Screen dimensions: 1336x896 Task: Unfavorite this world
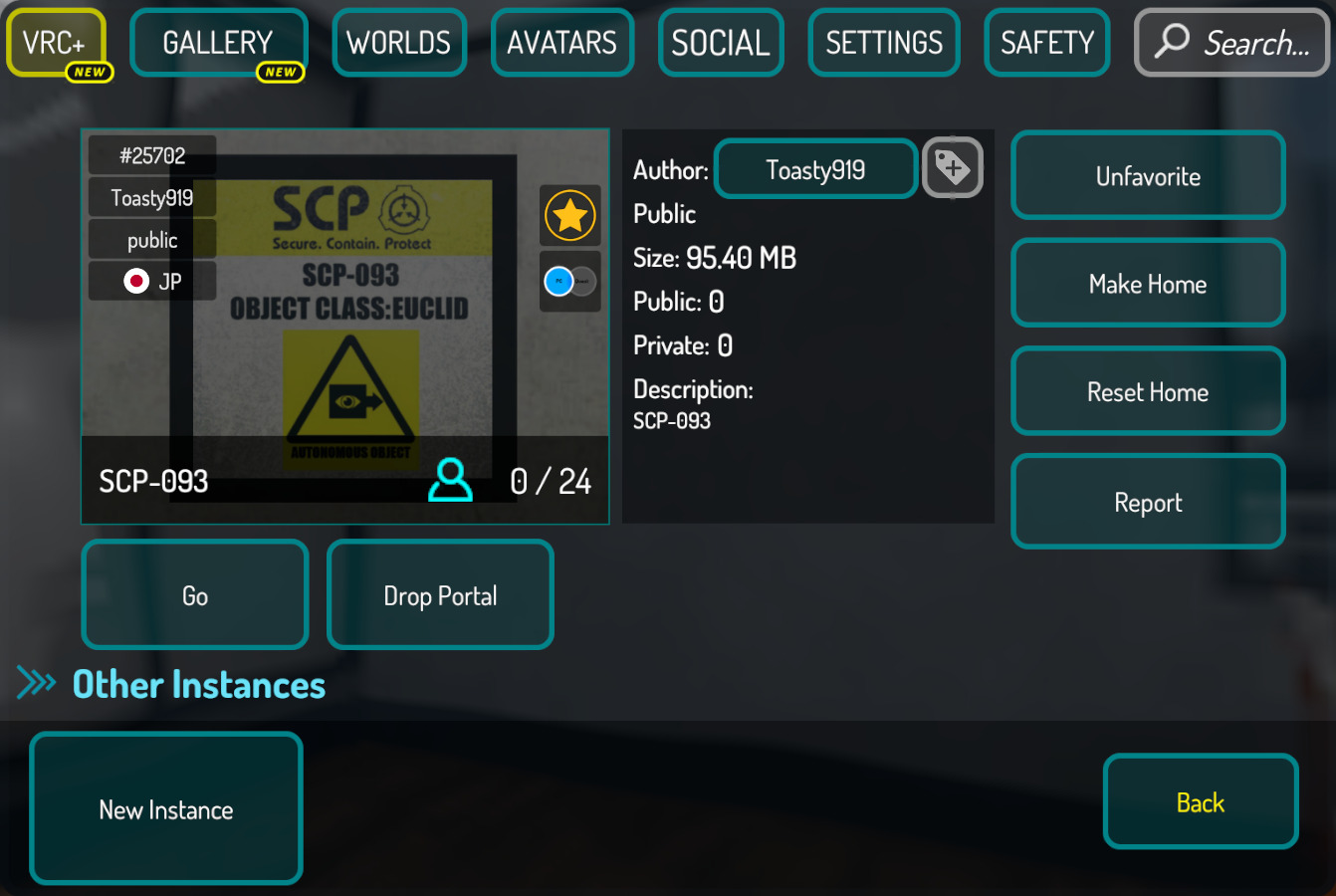pyautogui.click(x=1148, y=176)
